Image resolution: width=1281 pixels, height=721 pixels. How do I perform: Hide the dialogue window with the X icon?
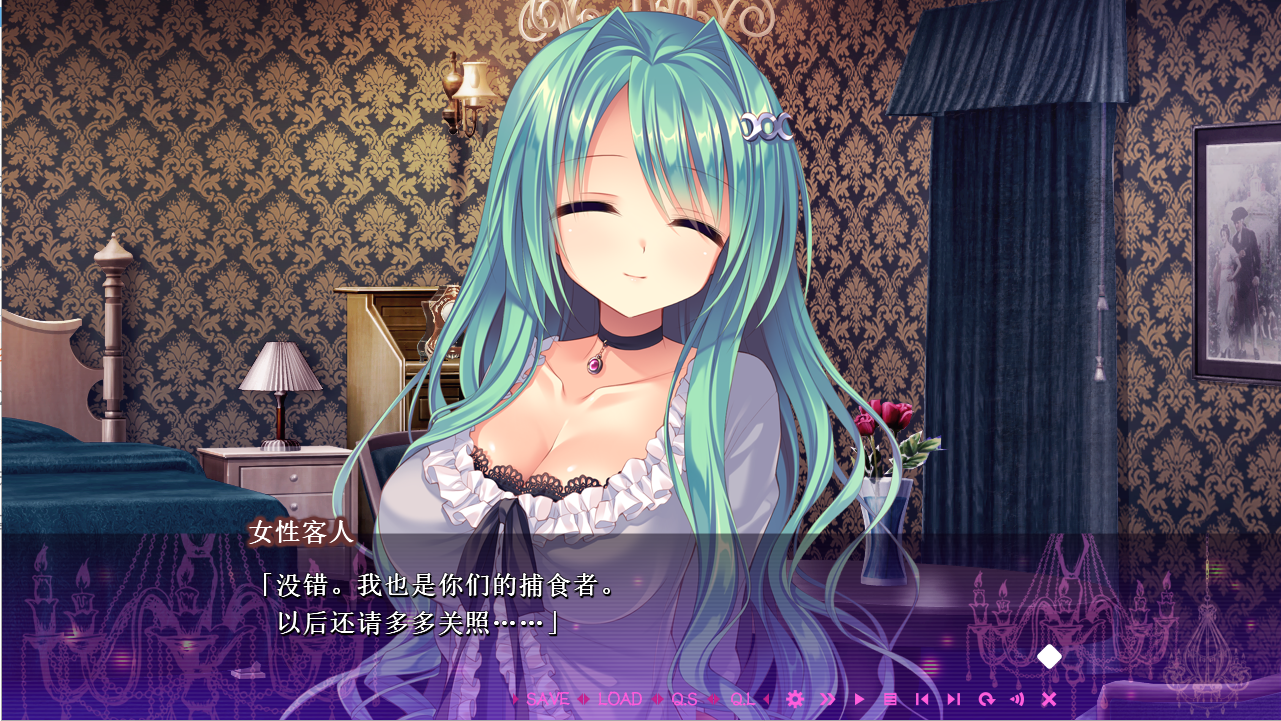pos(1049,699)
